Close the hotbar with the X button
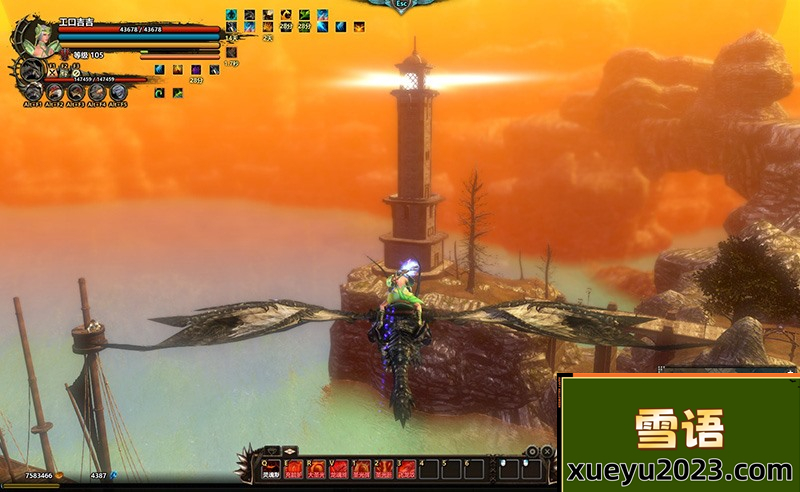This screenshot has width=800, height=492. pyautogui.click(x=547, y=452)
